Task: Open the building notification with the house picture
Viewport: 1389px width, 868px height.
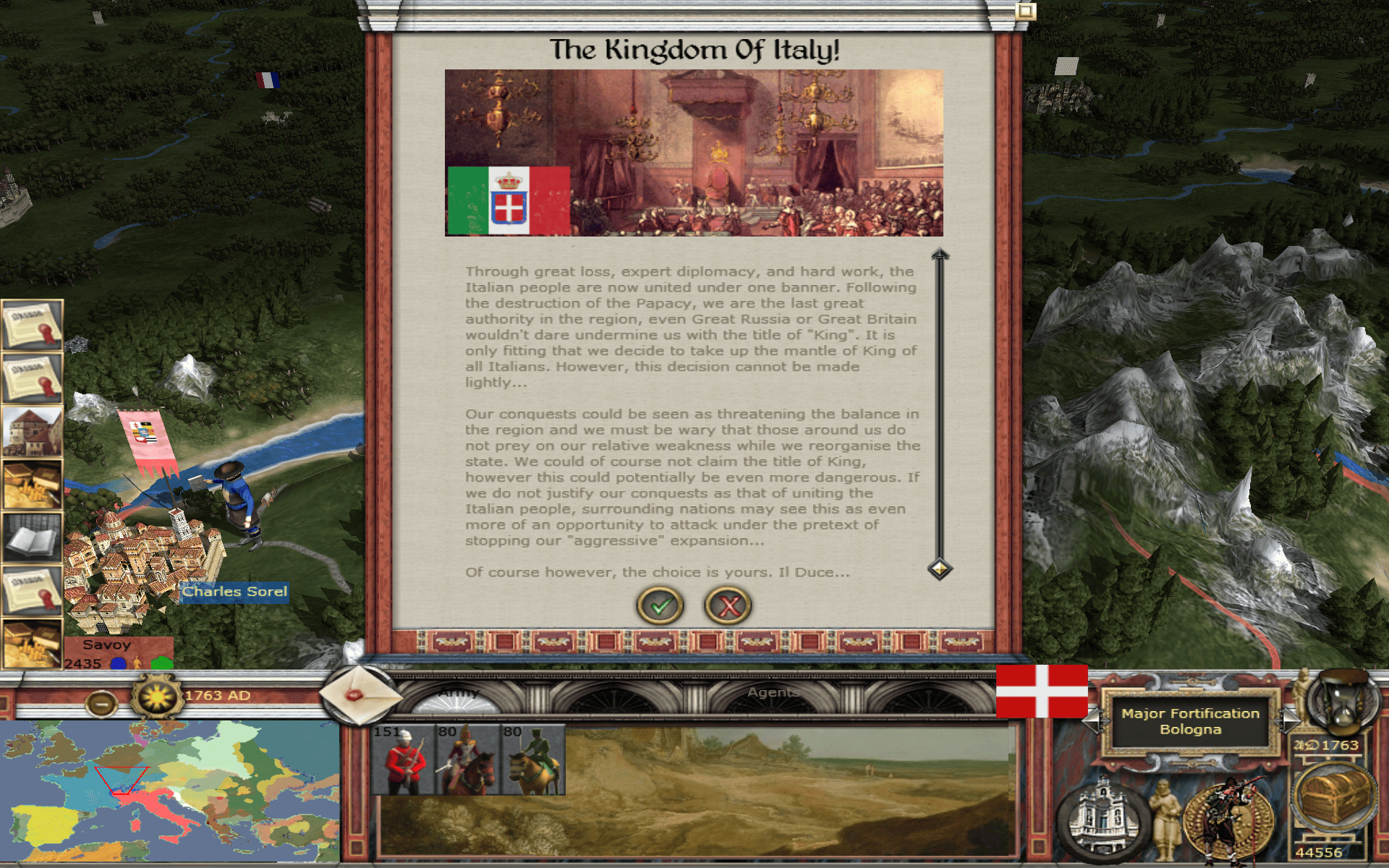Action: click(32, 432)
